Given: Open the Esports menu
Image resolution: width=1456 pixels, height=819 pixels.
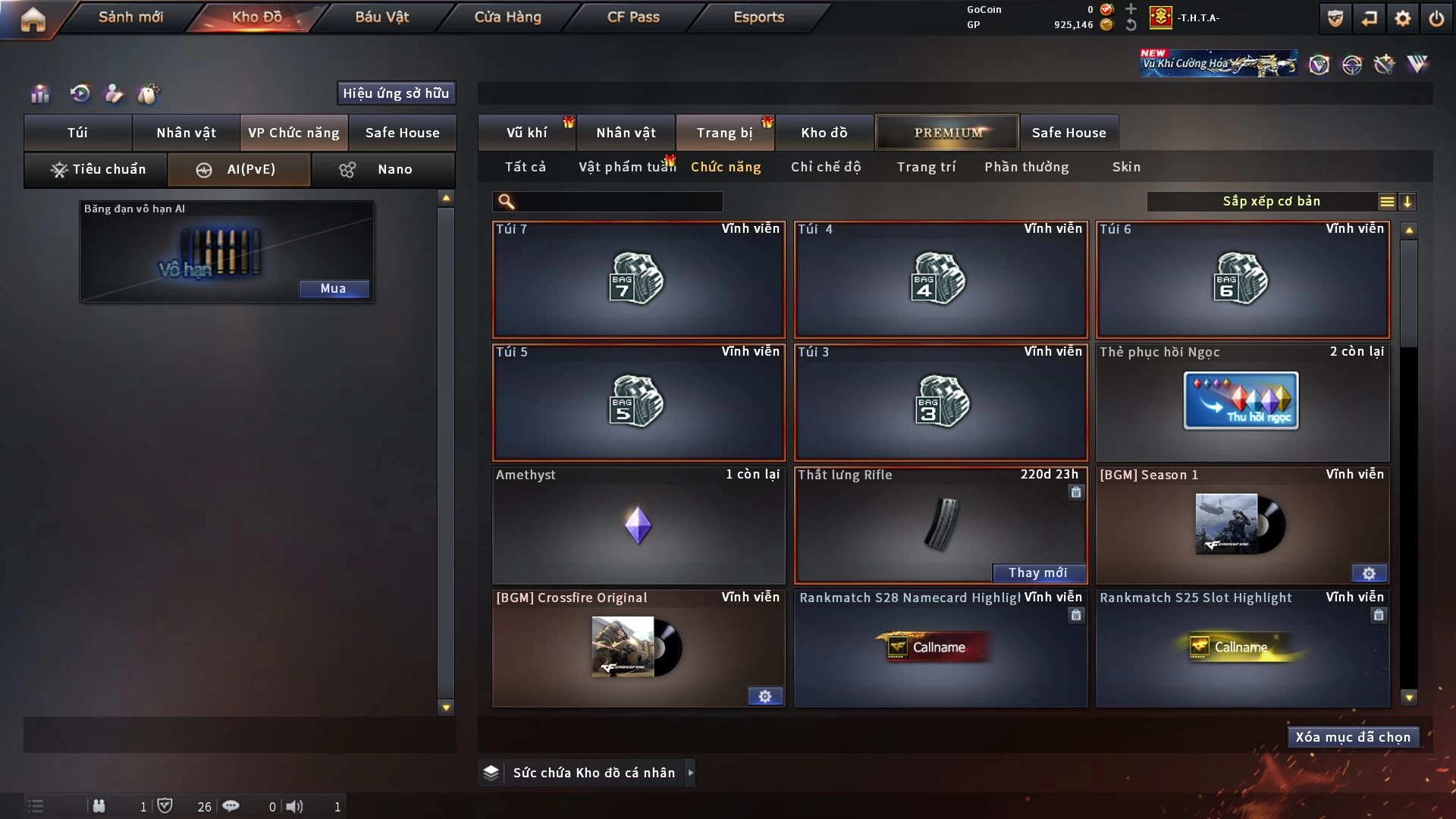Looking at the screenshot, I should [x=758, y=17].
